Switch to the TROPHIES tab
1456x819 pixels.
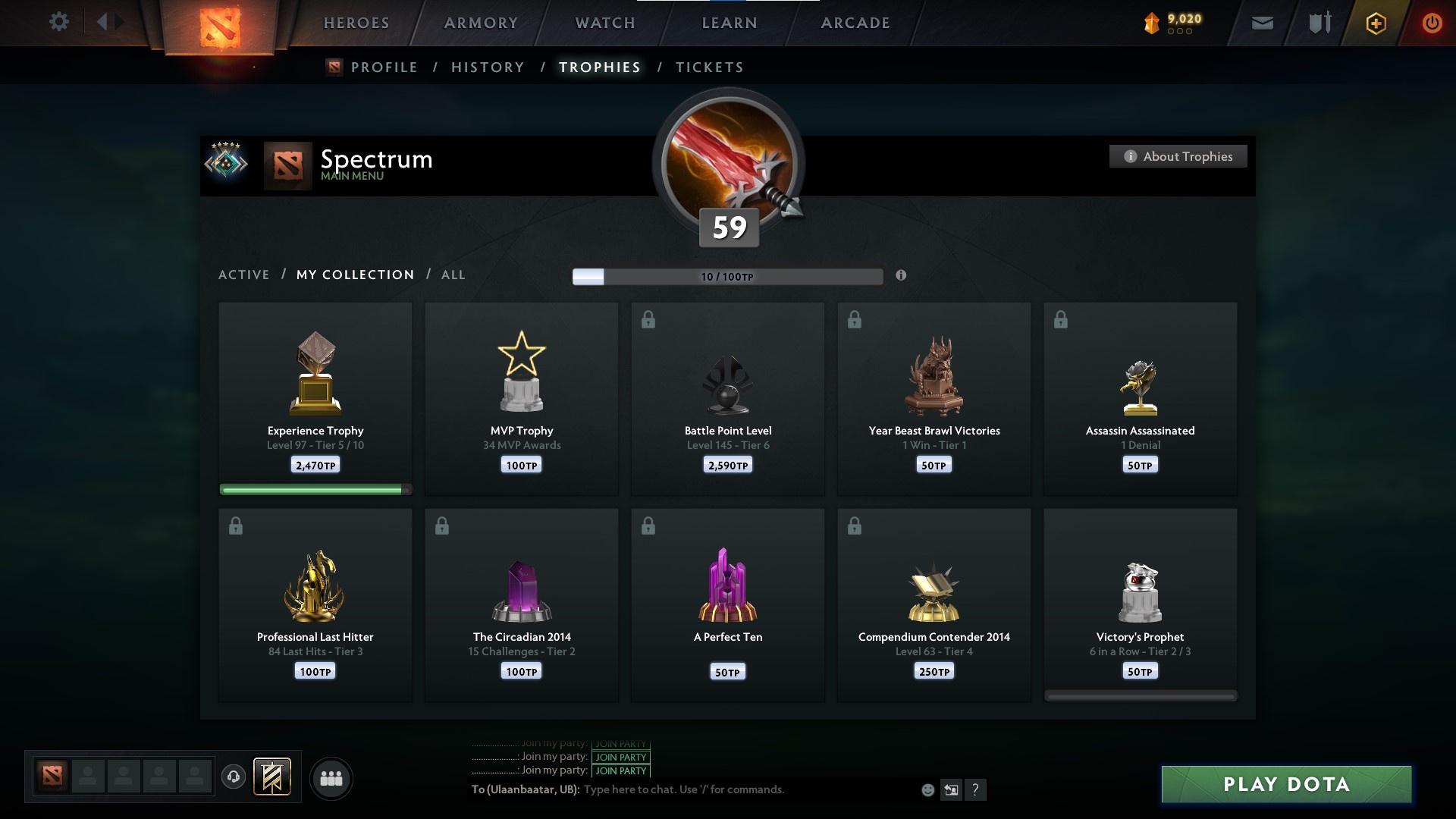point(599,67)
